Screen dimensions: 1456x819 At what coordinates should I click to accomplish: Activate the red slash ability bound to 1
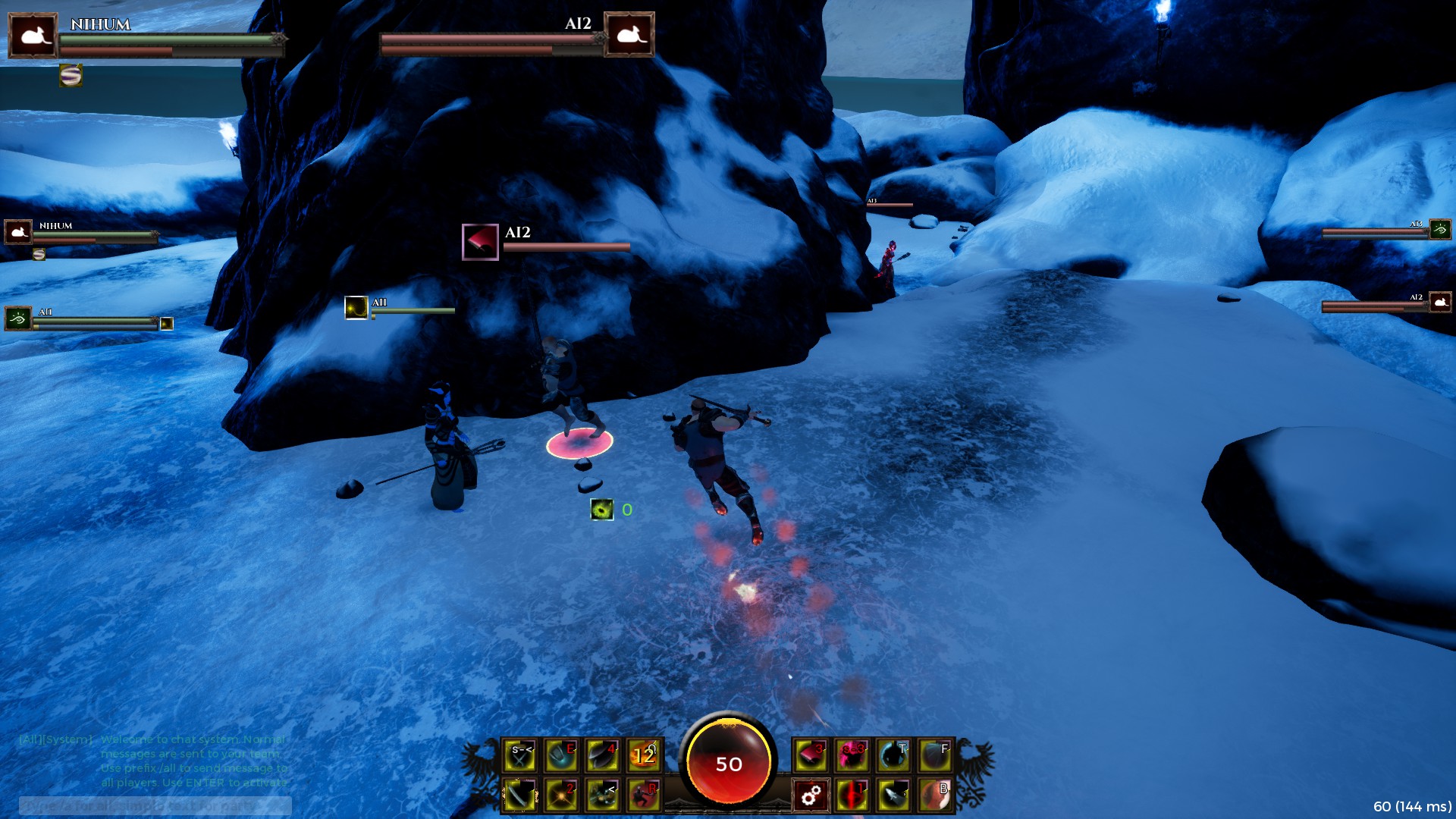point(852,795)
